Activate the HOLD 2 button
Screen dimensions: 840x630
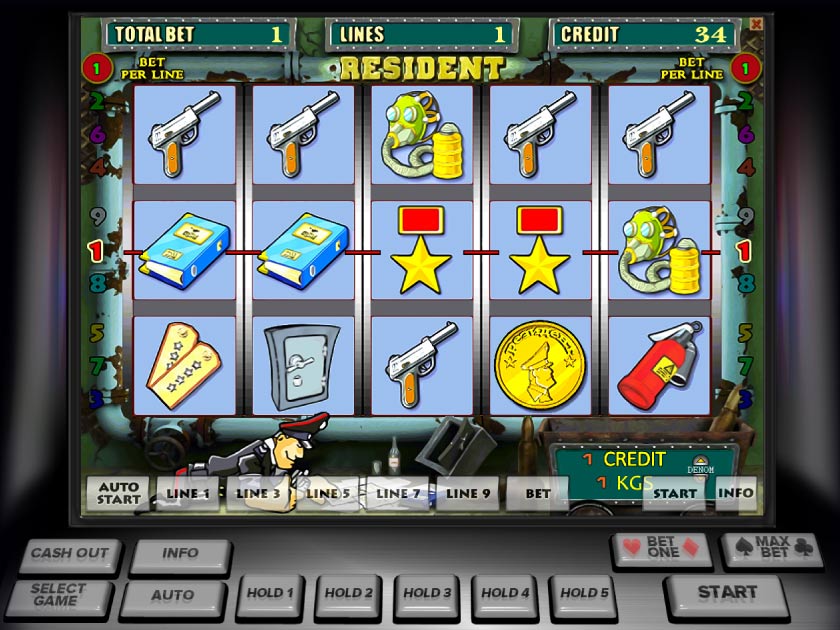[x=348, y=594]
